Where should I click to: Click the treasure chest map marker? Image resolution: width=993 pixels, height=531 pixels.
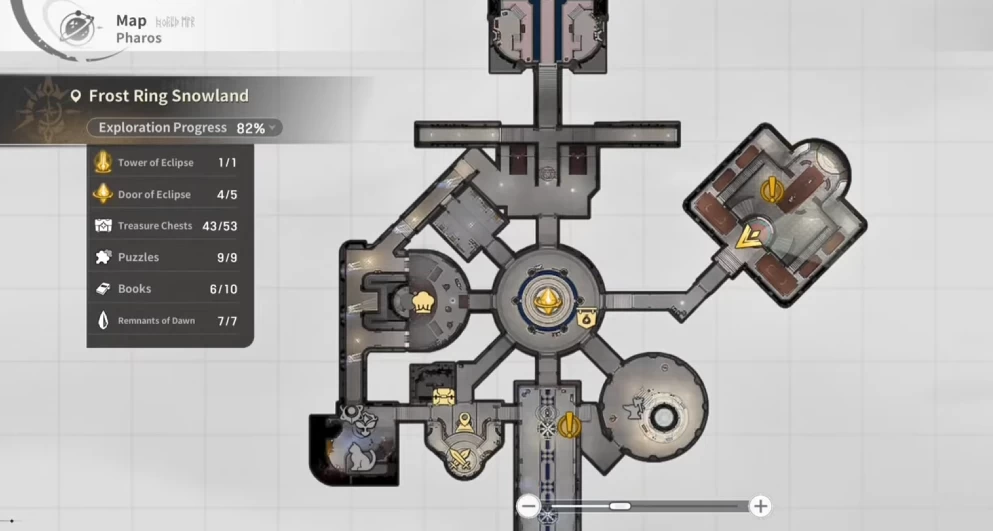click(443, 397)
